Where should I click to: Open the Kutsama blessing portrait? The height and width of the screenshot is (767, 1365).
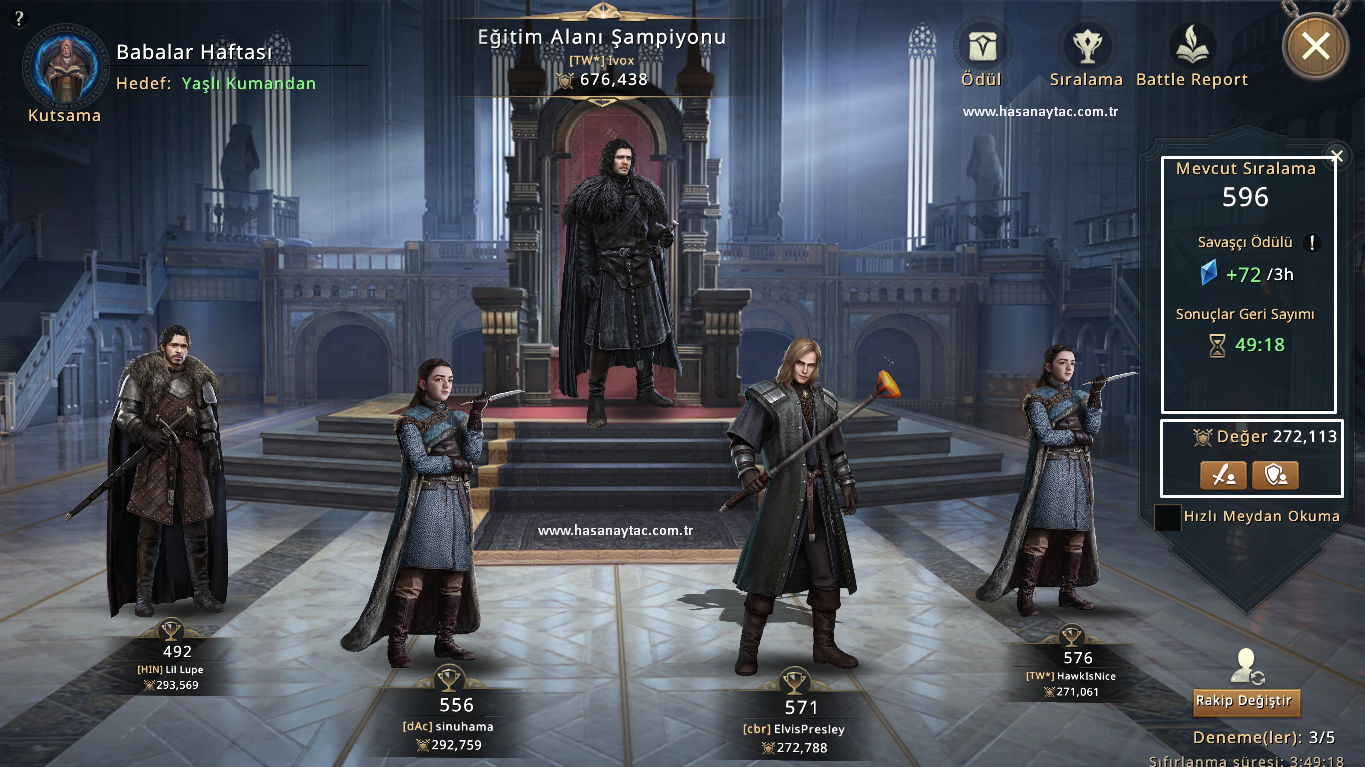(64, 66)
